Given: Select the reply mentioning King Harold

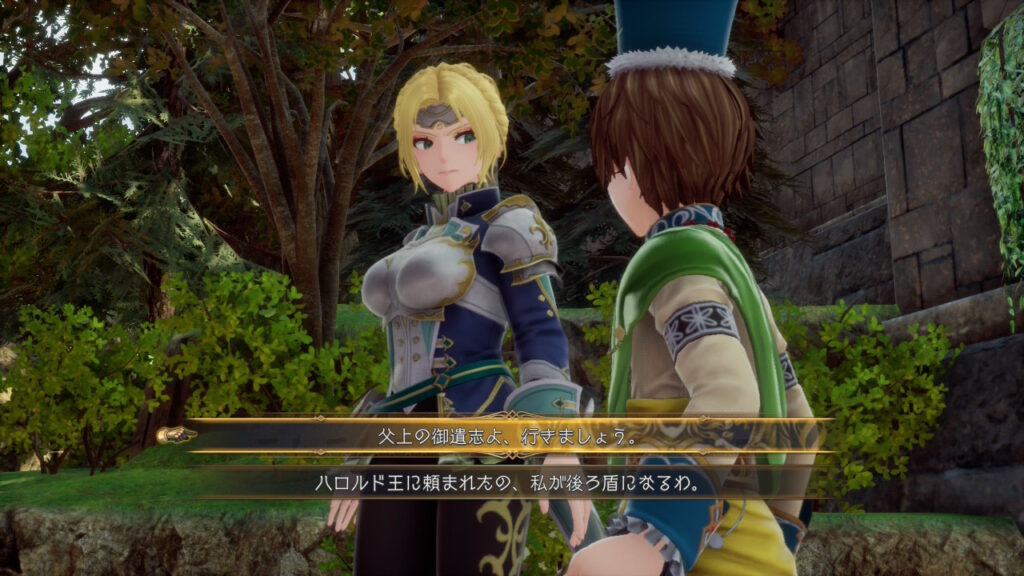Looking at the screenshot, I should tap(505, 483).
